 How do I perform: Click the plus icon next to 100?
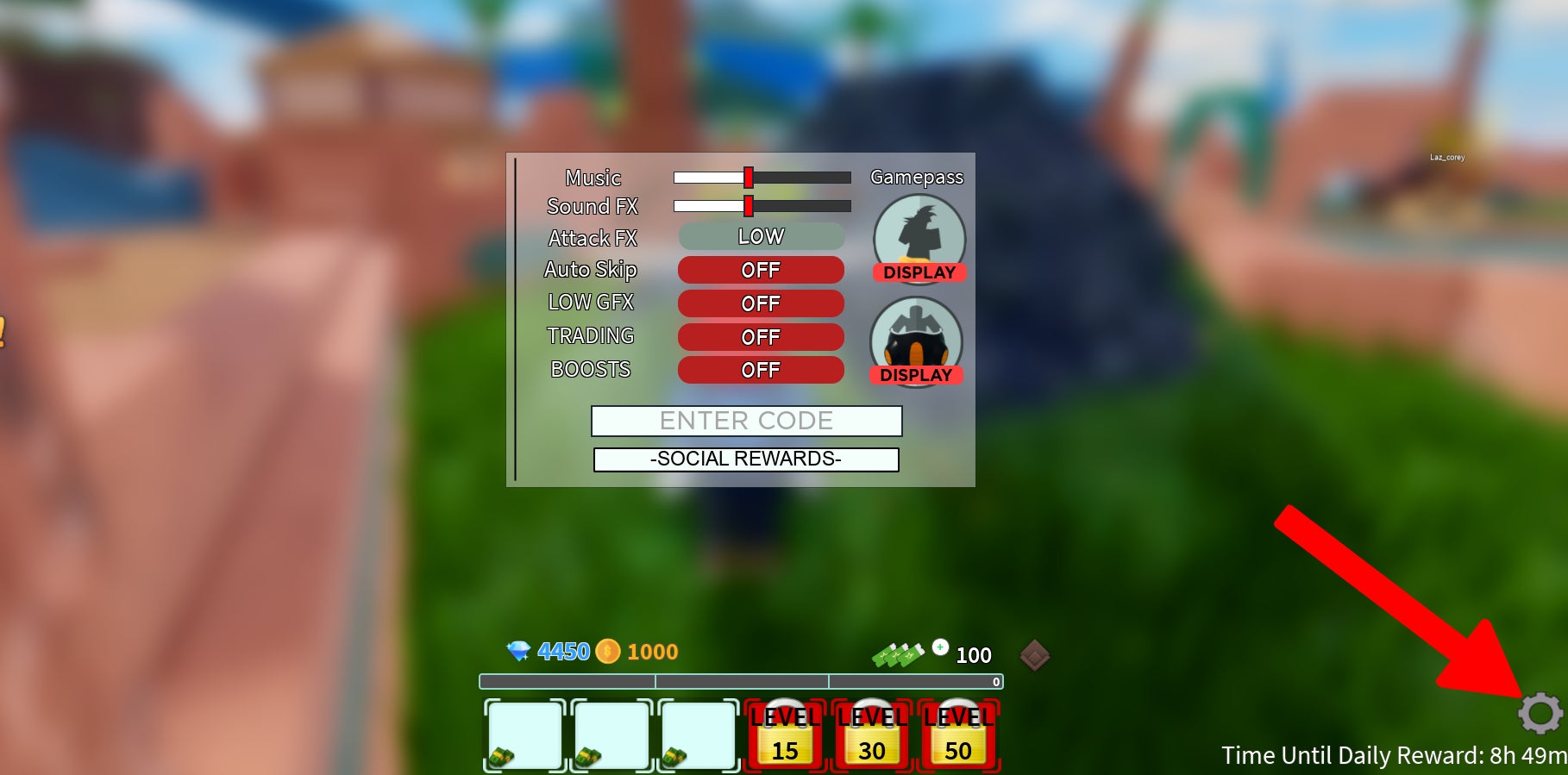(940, 645)
